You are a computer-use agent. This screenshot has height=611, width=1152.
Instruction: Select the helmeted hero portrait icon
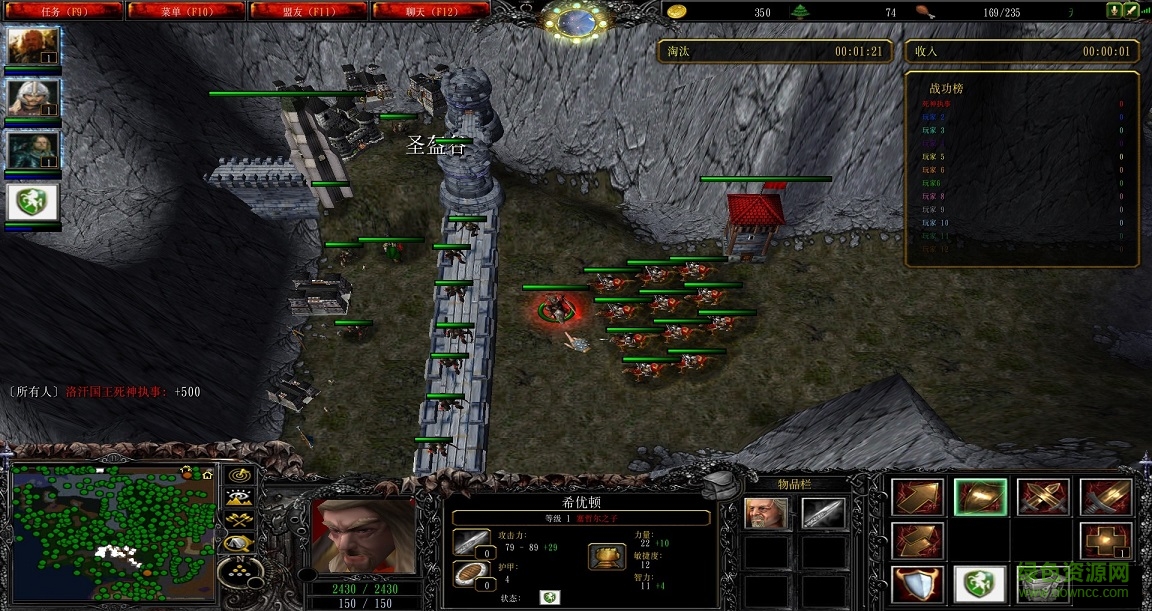[x=33, y=98]
